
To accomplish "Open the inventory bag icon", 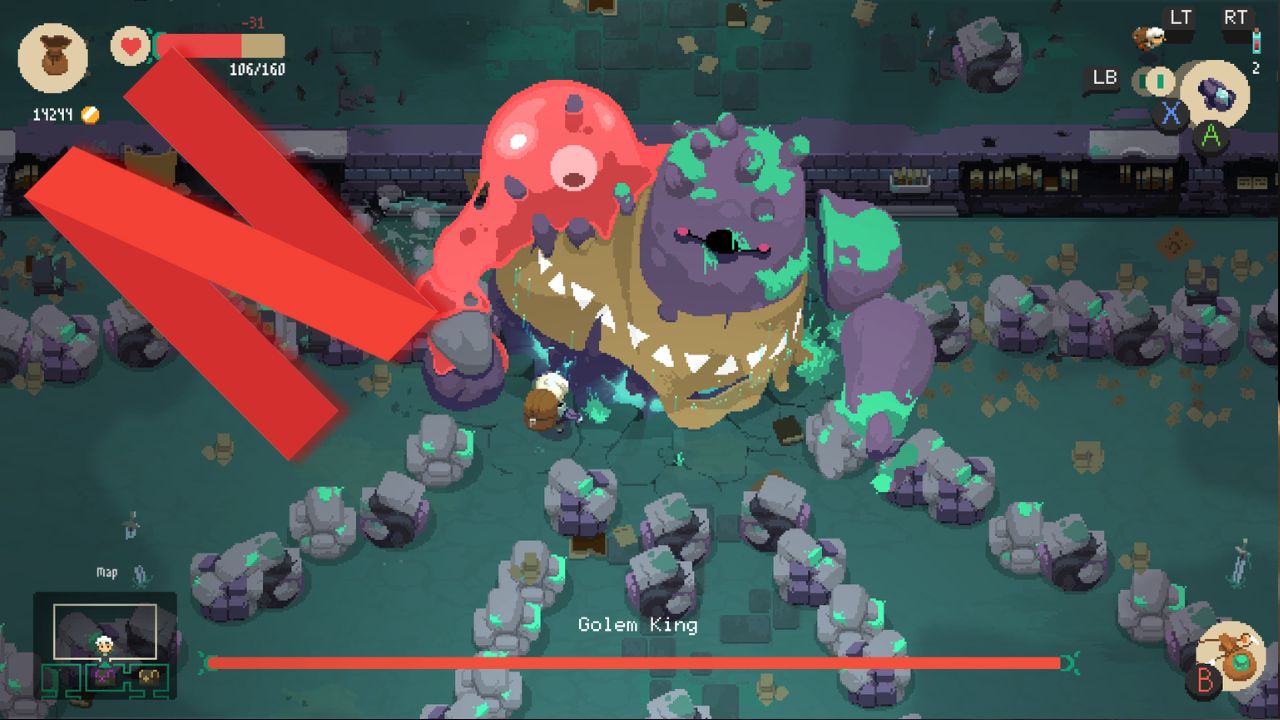I will click(53, 58).
